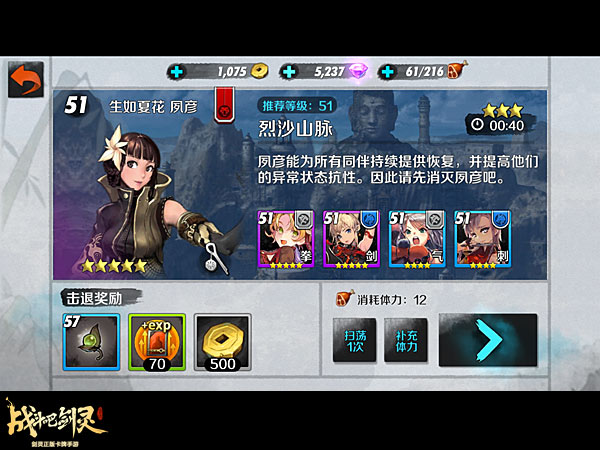The width and height of the screenshot is (600, 450).
Task: Choose the 气 force-class party member portrait
Action: (418, 239)
